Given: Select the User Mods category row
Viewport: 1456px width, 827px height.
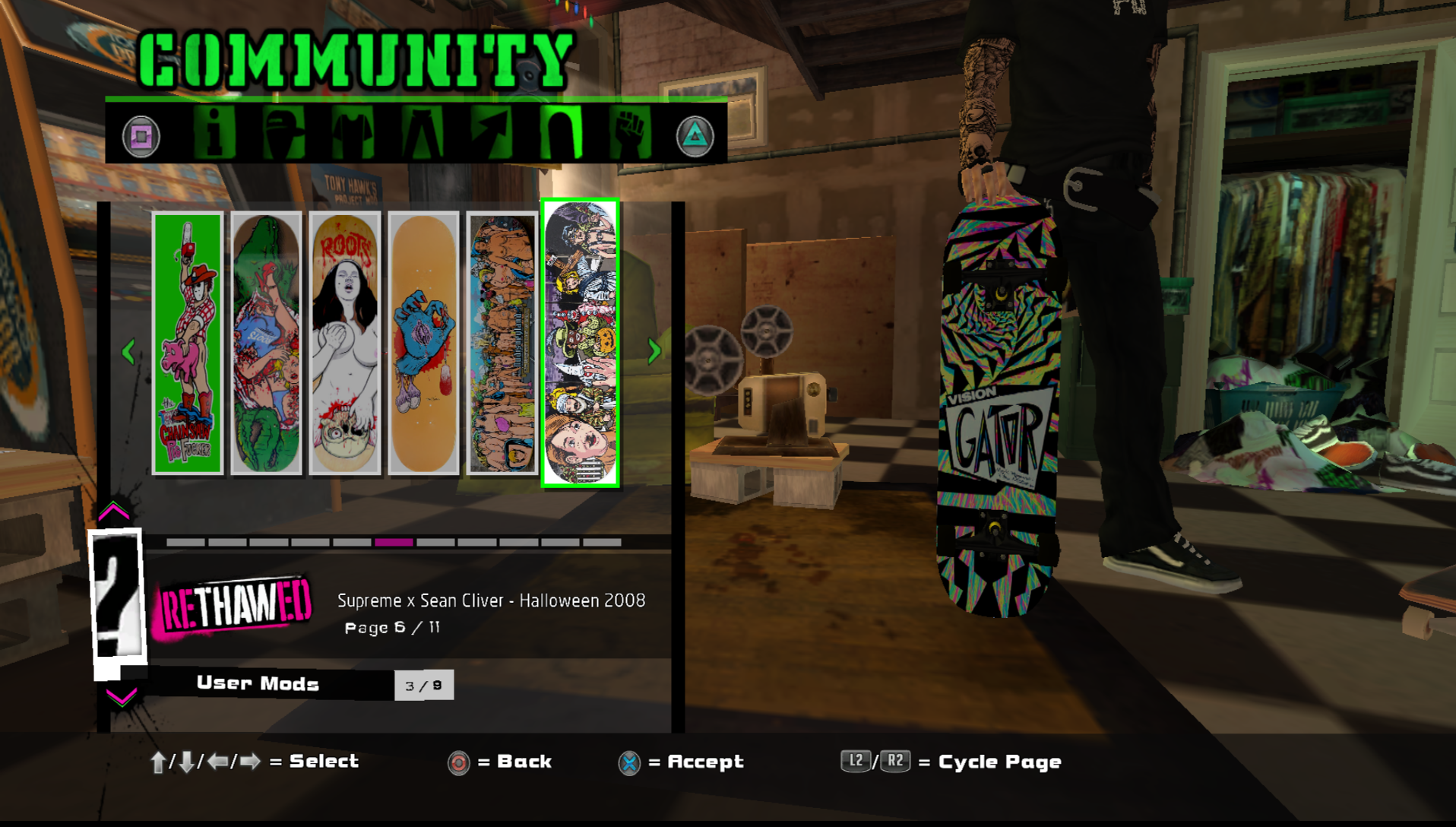Looking at the screenshot, I should coord(258,684).
